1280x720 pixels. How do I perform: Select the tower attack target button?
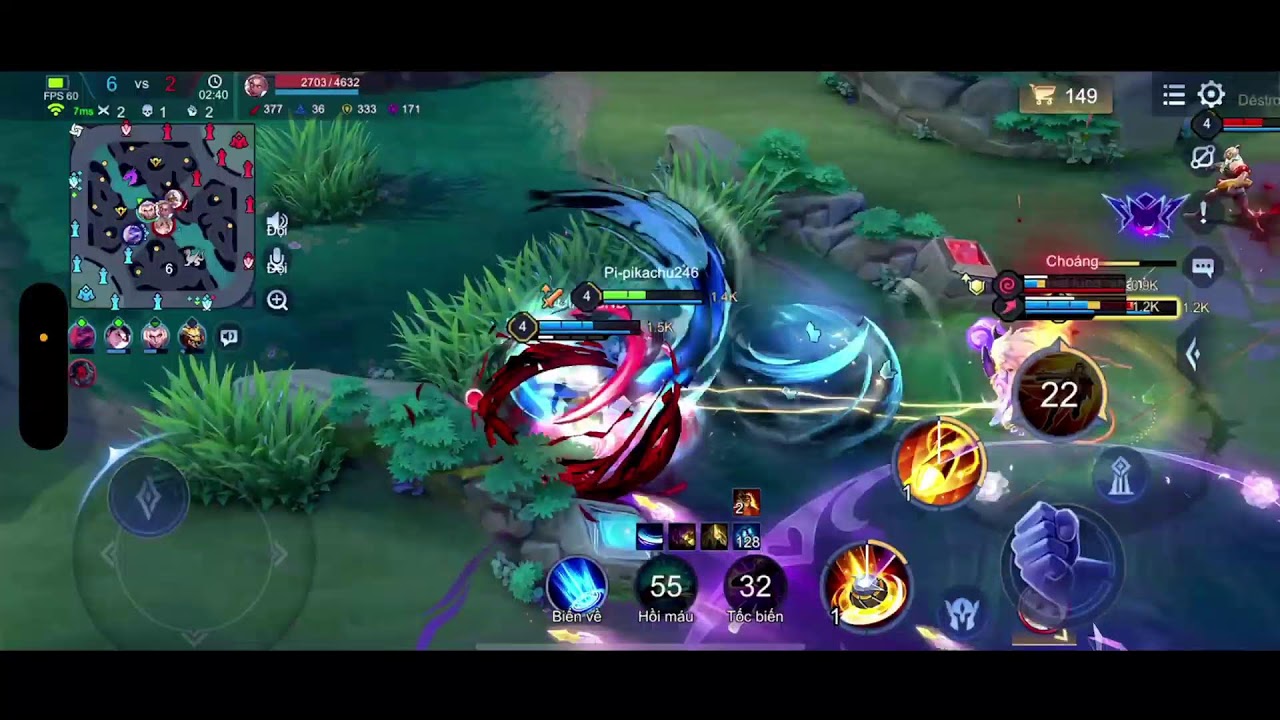point(1120,477)
